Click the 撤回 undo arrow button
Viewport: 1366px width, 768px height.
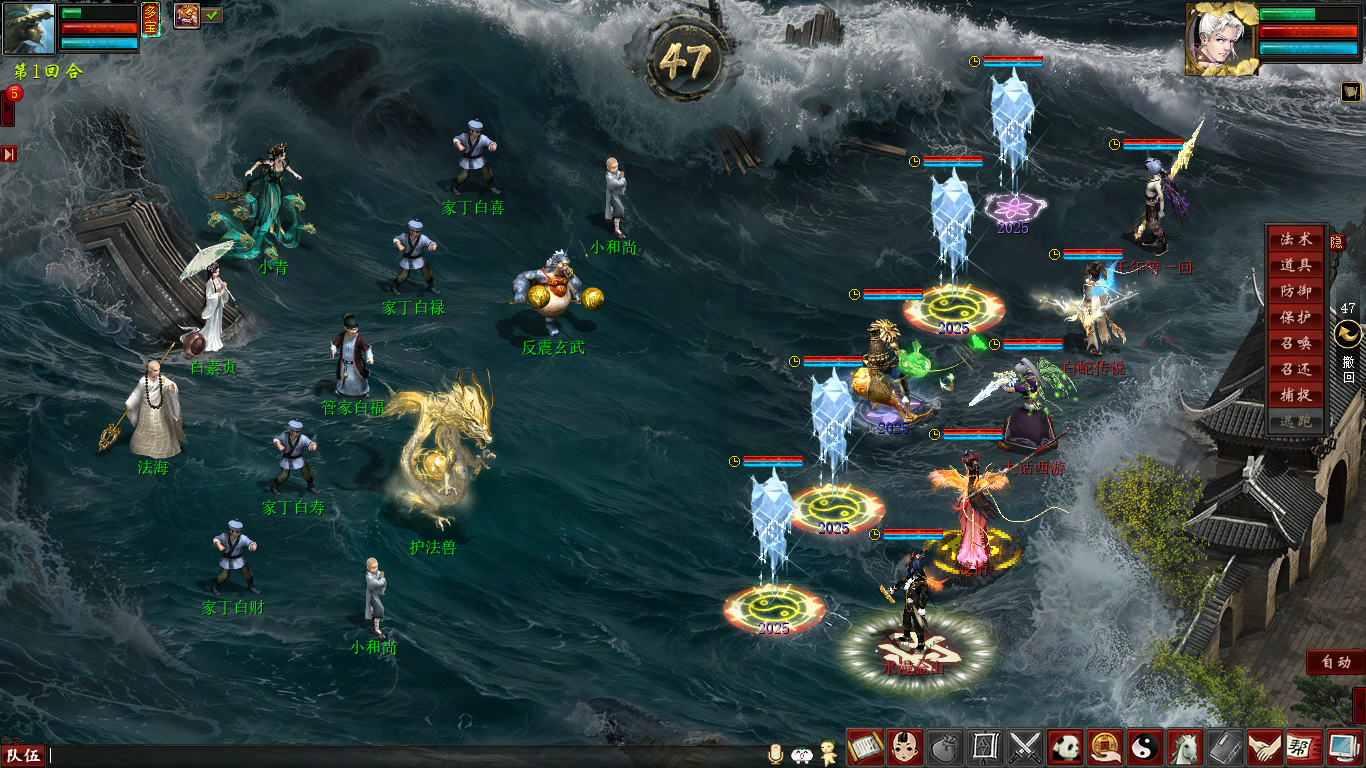pos(1347,335)
